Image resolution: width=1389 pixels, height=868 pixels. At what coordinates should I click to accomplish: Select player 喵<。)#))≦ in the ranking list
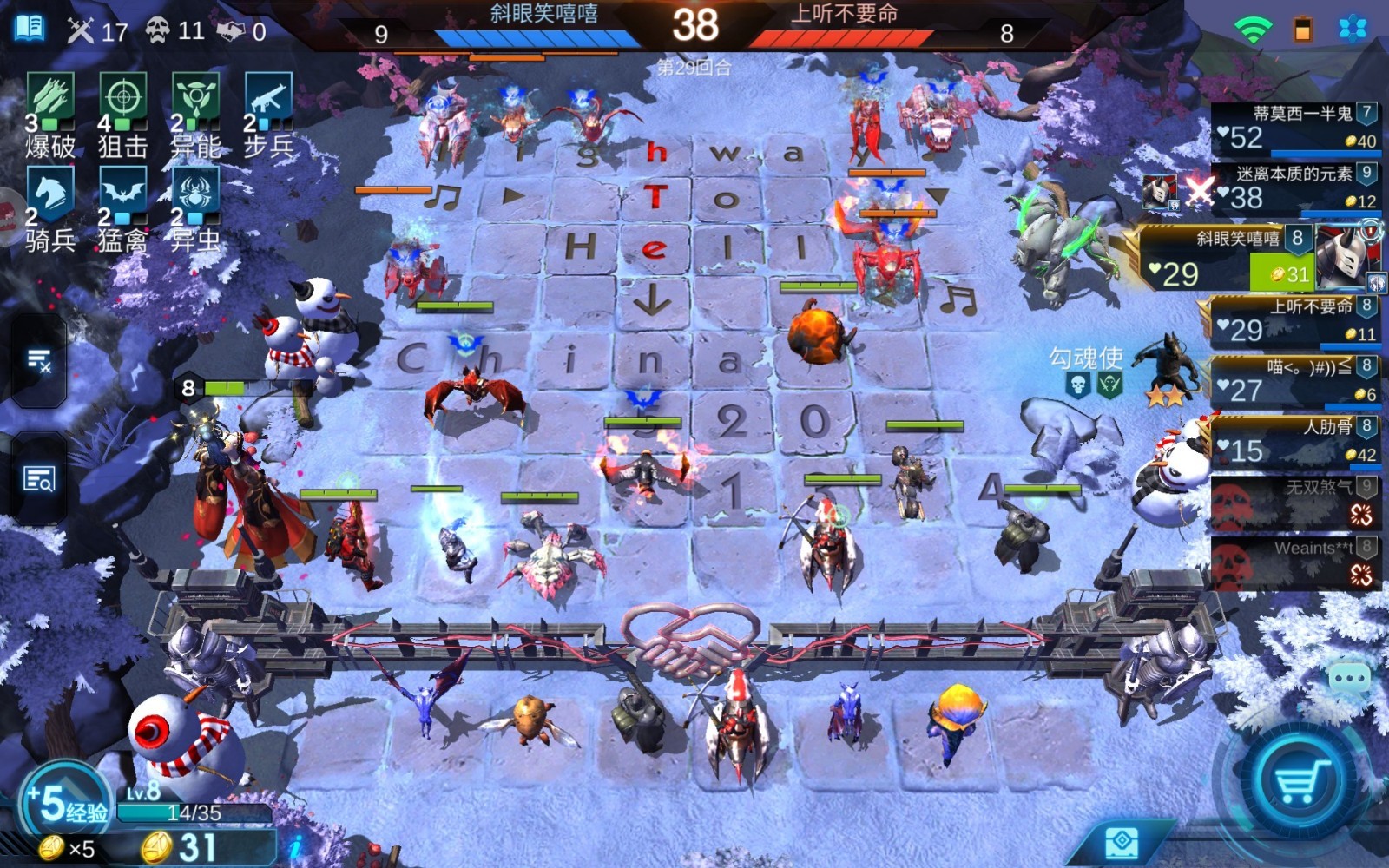[x=1294, y=381]
